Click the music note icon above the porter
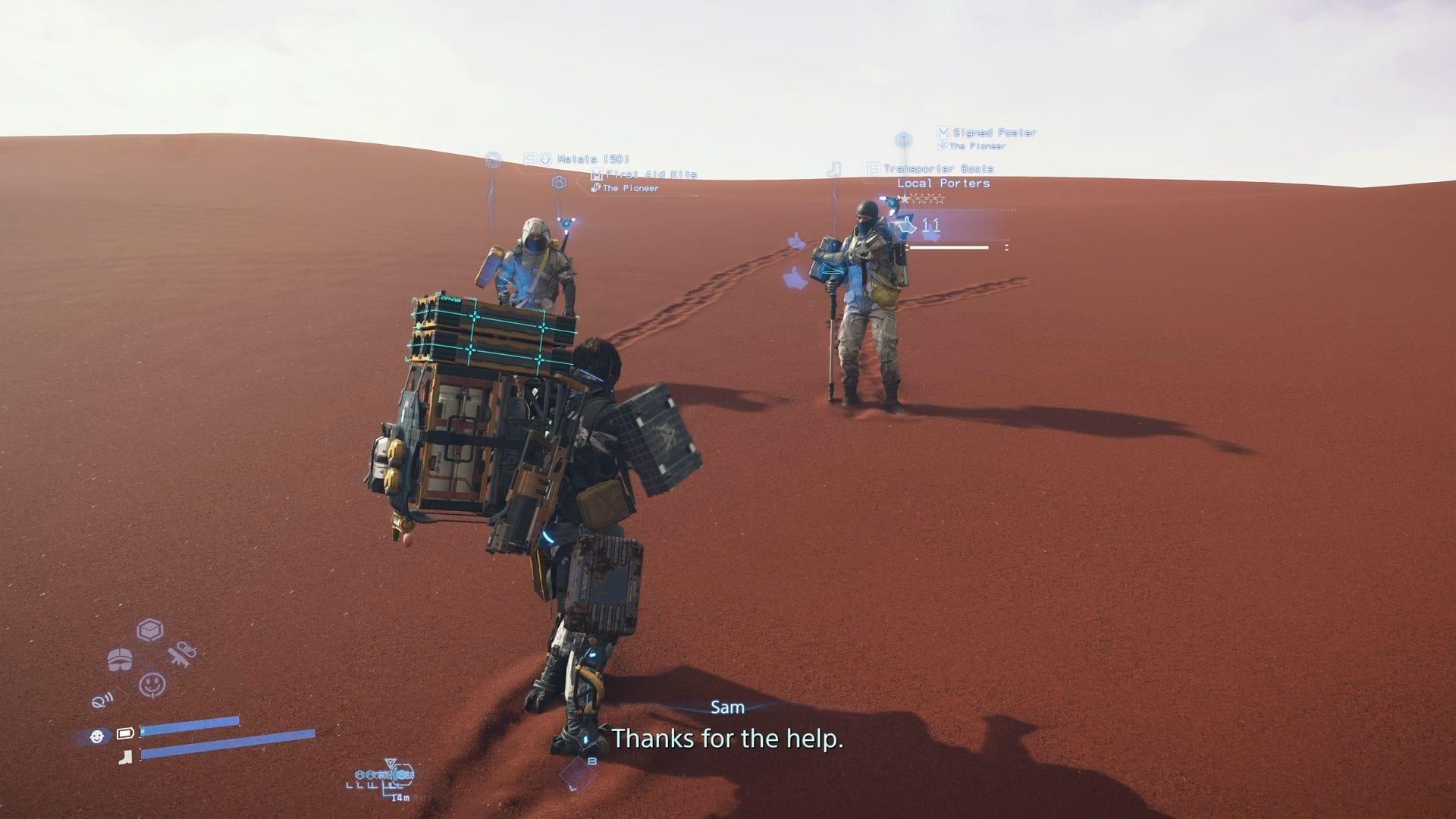Viewport: 1456px width, 819px height. (834, 168)
